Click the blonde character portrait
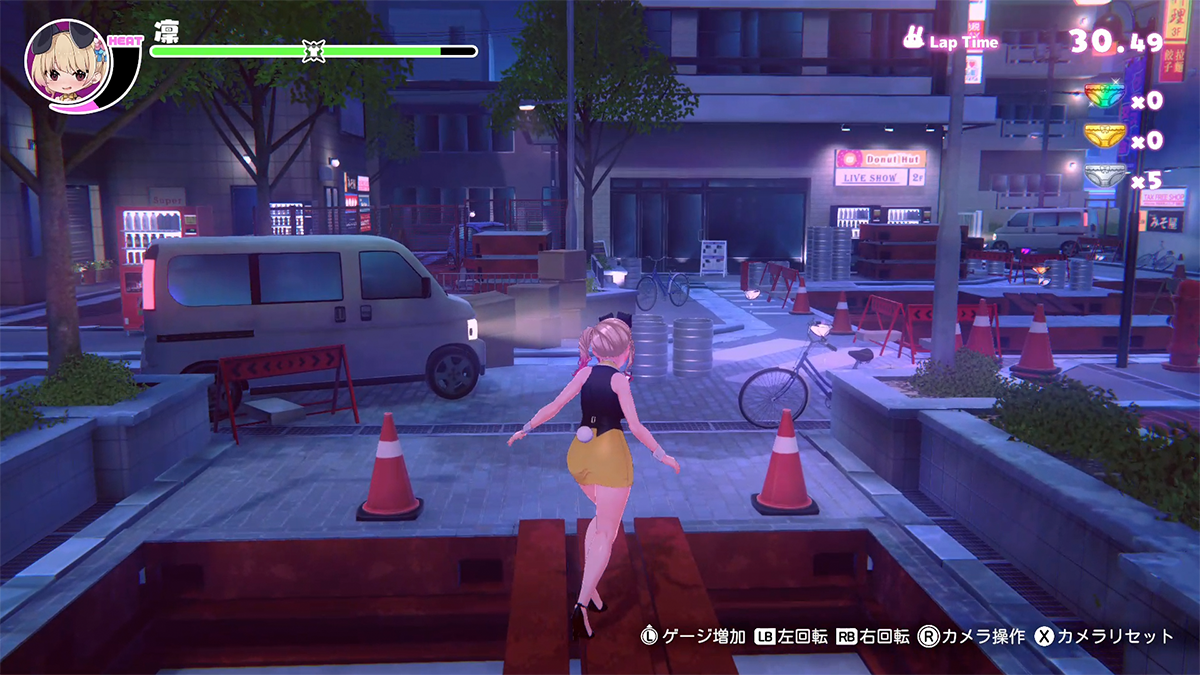The height and width of the screenshot is (675, 1200). pos(66,62)
